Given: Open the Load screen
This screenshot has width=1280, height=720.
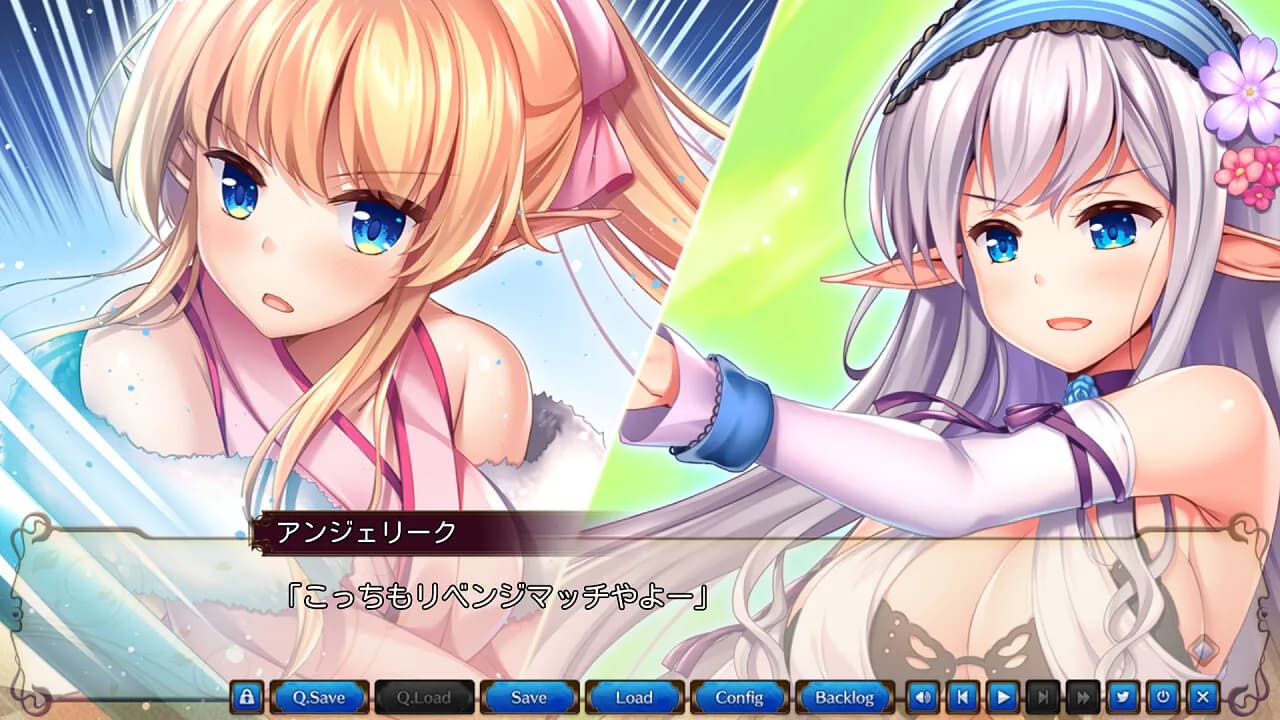Looking at the screenshot, I should click(634, 697).
